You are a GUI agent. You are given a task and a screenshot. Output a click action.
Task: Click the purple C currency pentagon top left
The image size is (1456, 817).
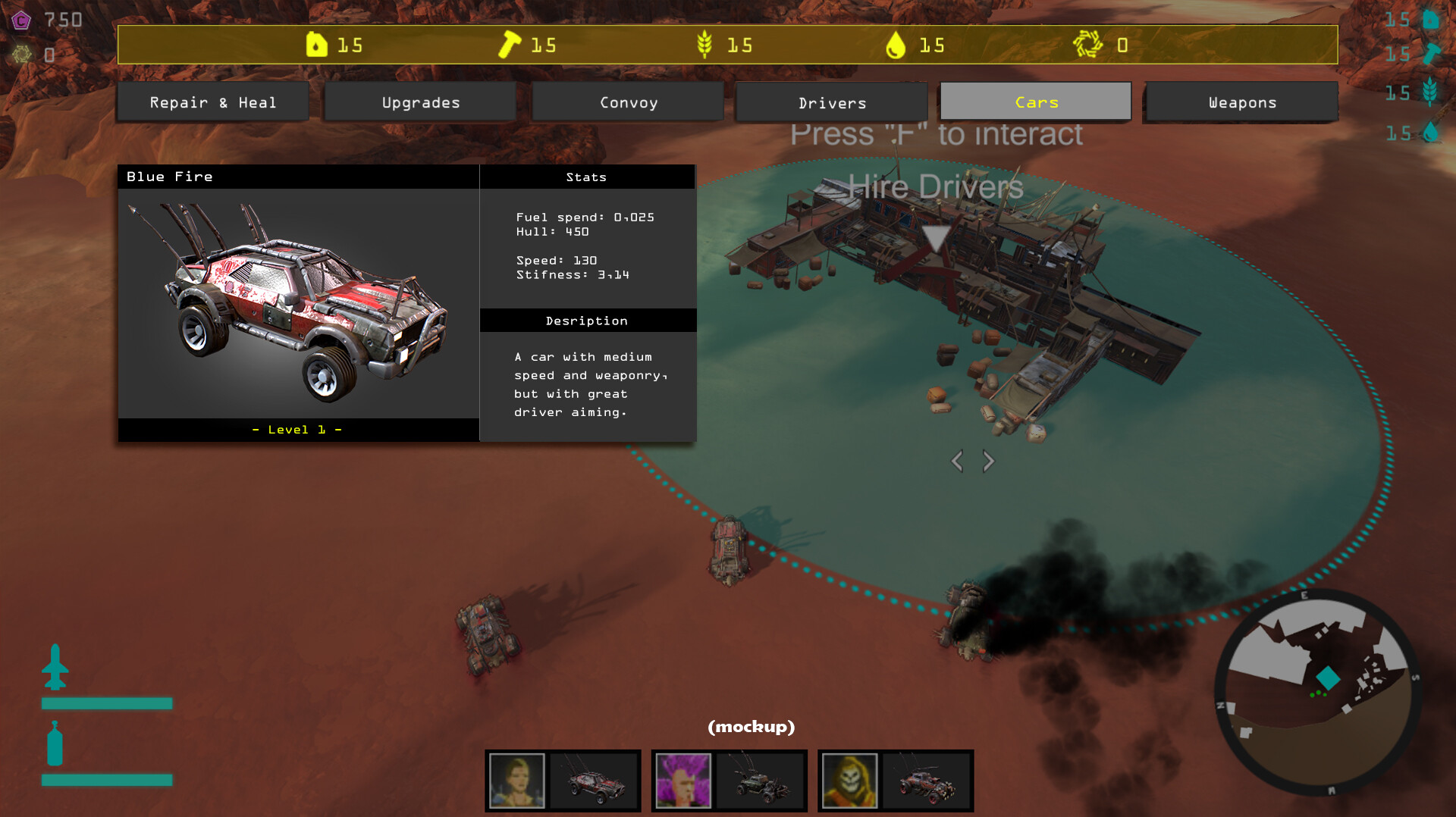coord(21,20)
